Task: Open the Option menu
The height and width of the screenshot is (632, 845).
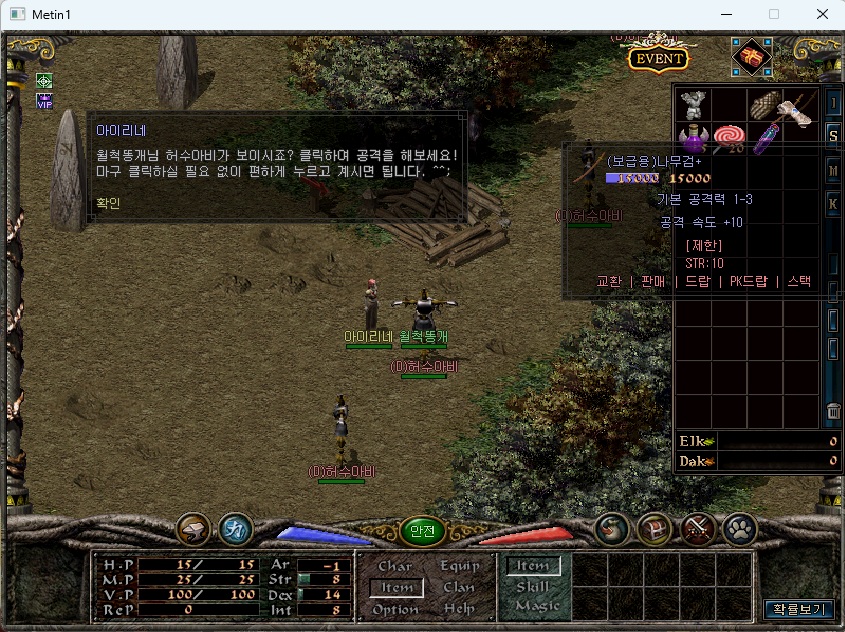Action: (x=395, y=609)
